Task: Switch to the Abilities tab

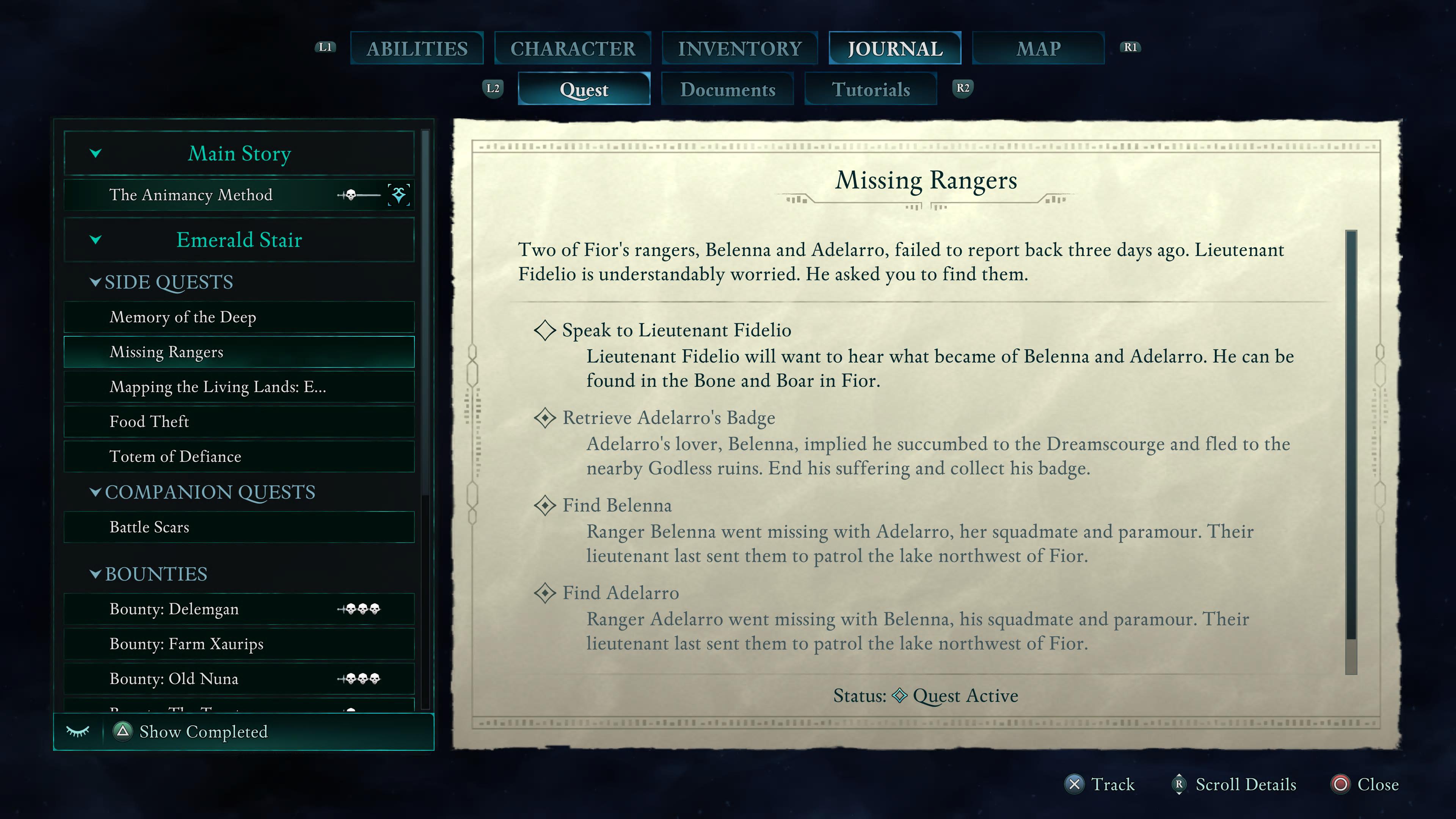Action: [417, 49]
